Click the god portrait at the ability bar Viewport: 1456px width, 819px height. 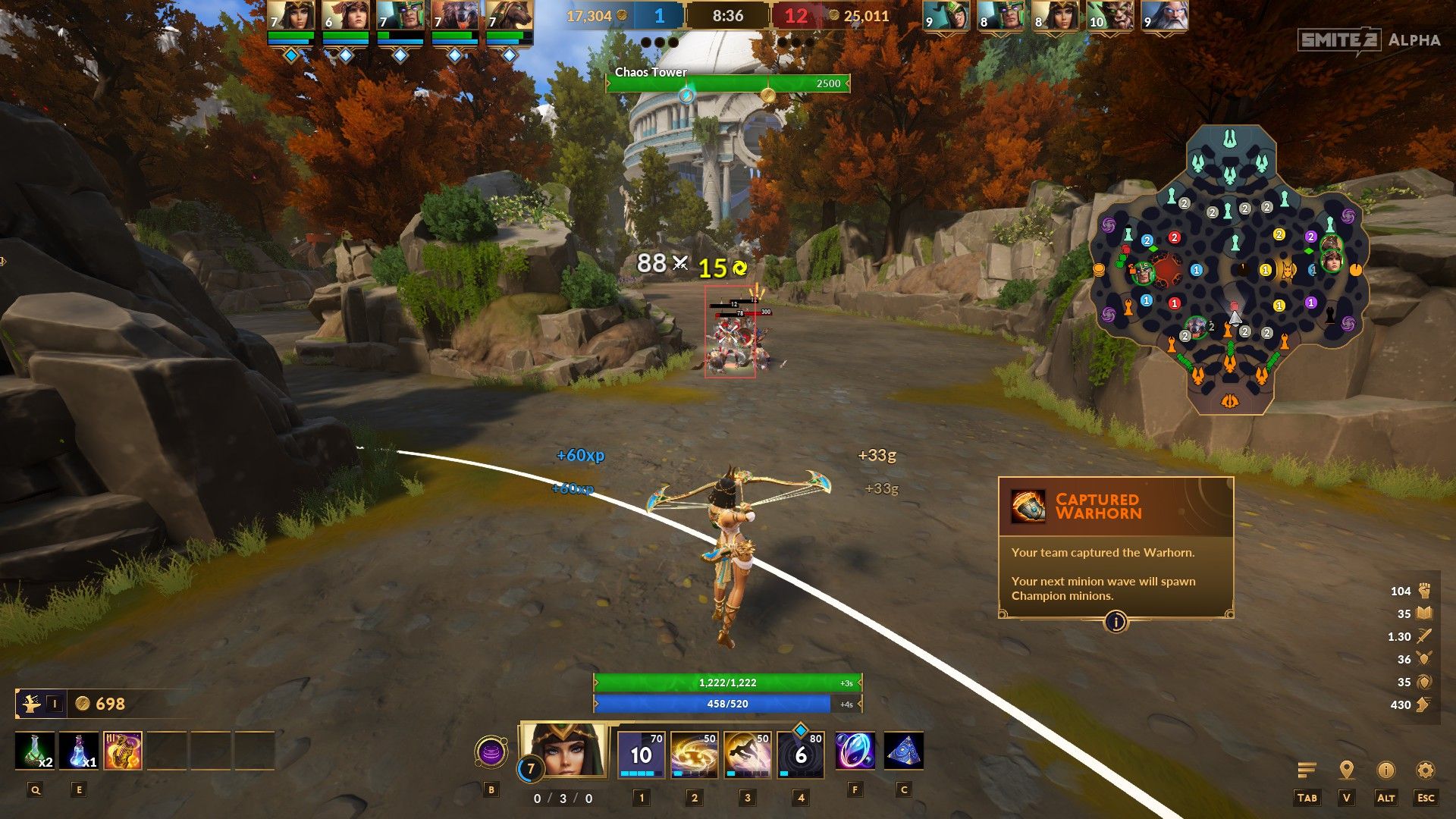[563, 749]
